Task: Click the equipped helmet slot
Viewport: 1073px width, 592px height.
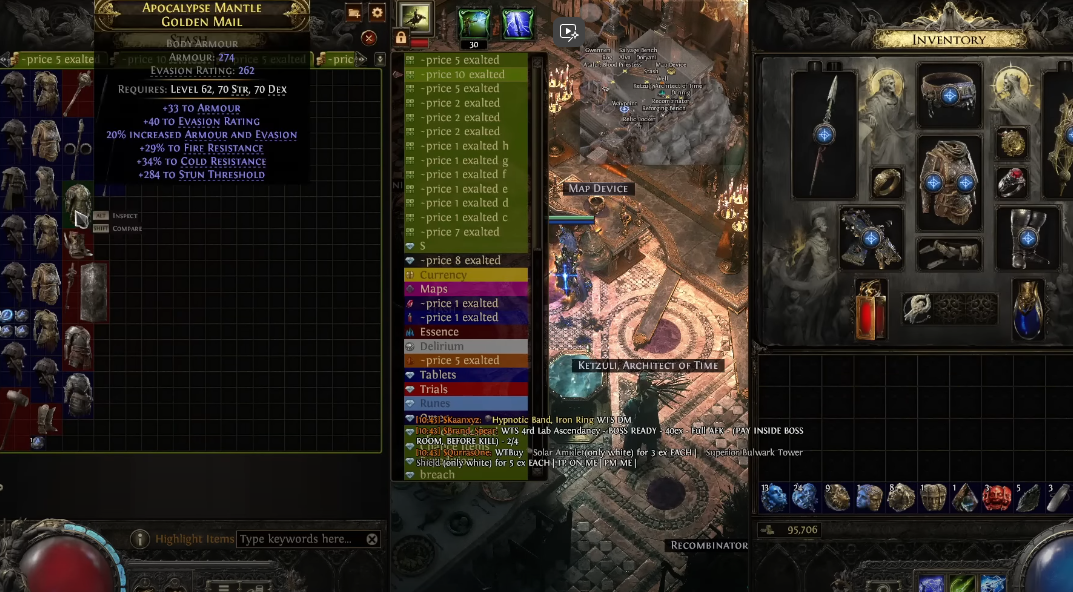Action: 949,95
